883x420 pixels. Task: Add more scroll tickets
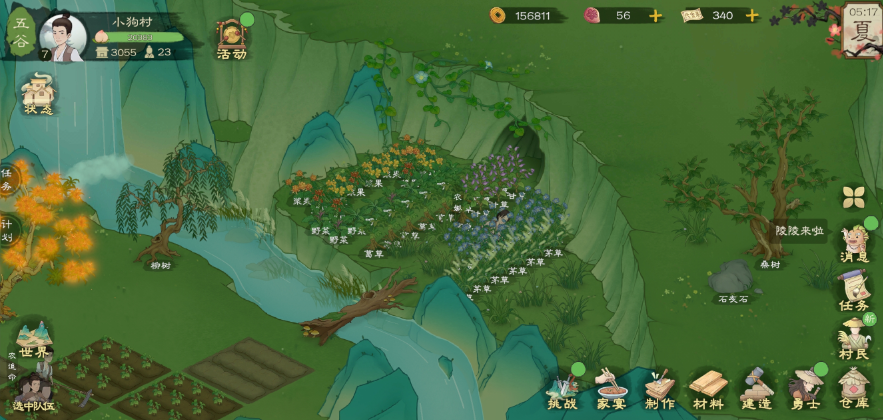(x=751, y=16)
